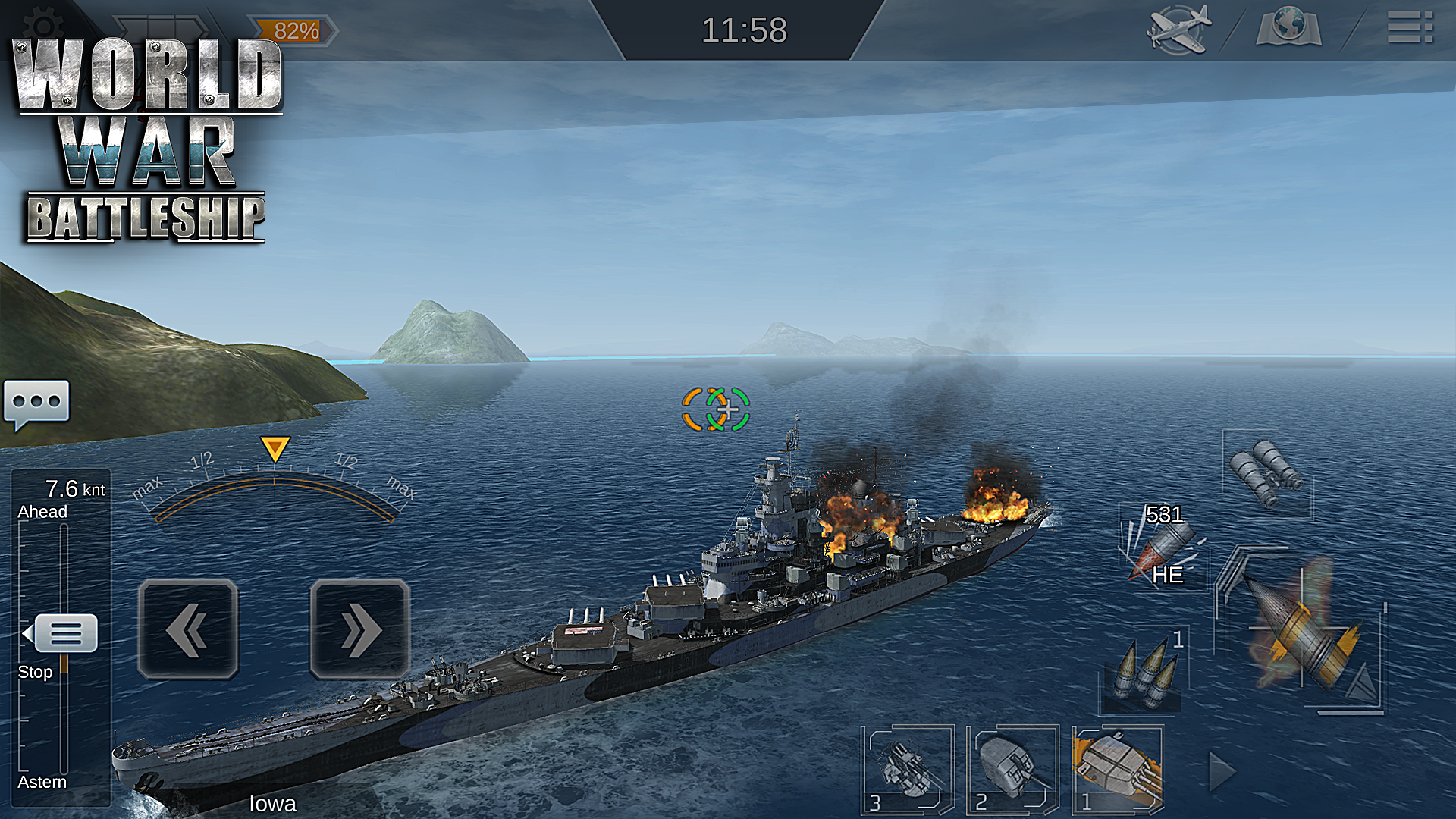
Task: Open the chat speech bubble
Action: coord(36,403)
